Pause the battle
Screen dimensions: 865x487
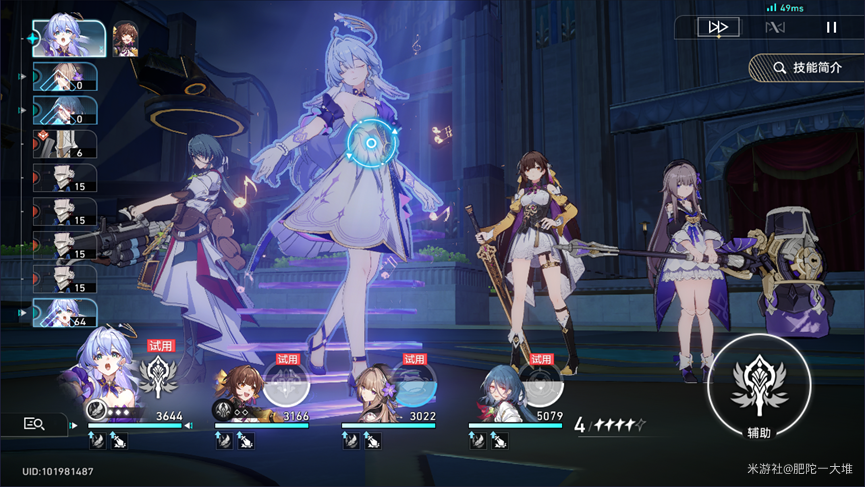[x=831, y=27]
